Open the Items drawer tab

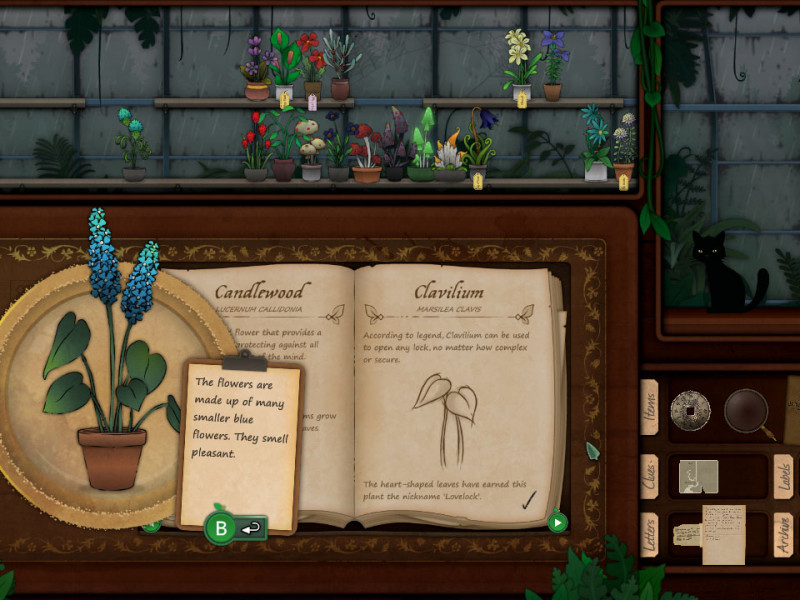click(650, 407)
